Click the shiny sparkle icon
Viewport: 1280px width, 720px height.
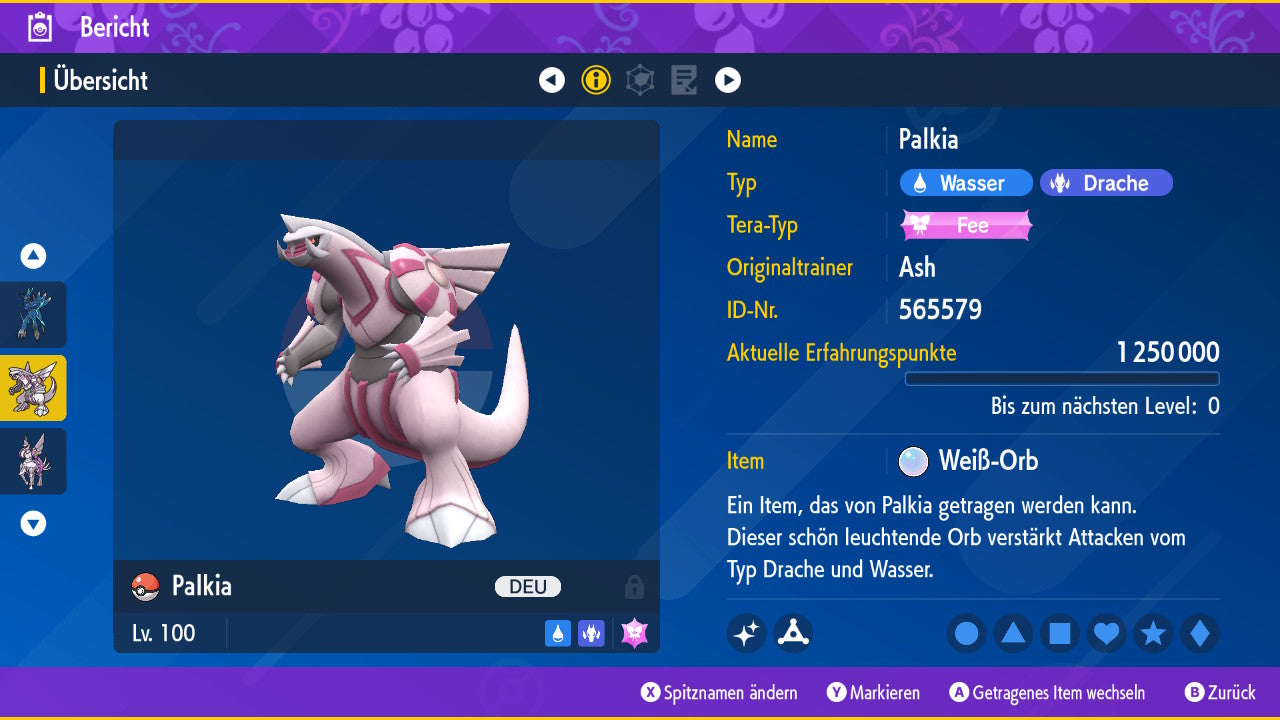[746, 634]
